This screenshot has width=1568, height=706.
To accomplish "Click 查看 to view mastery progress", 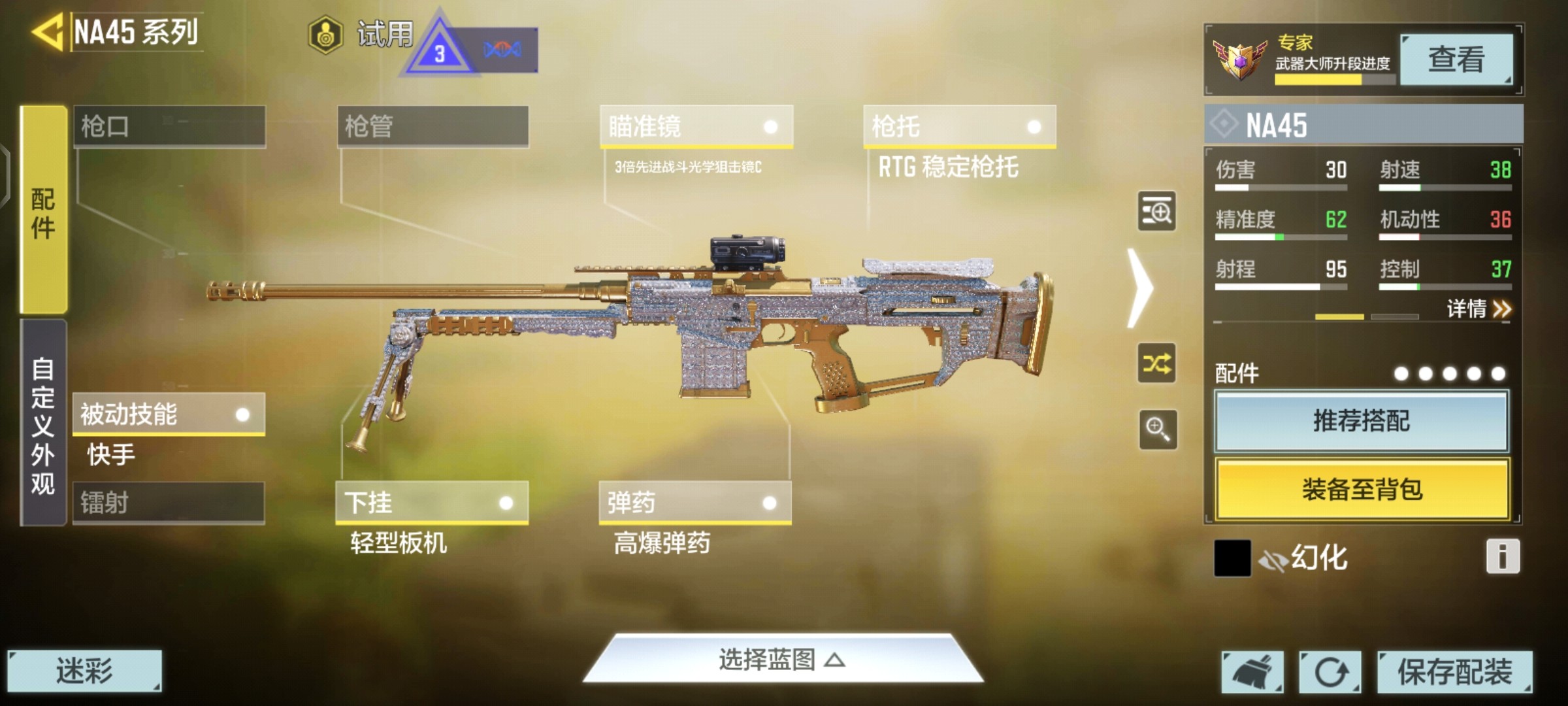I will (1456, 59).
